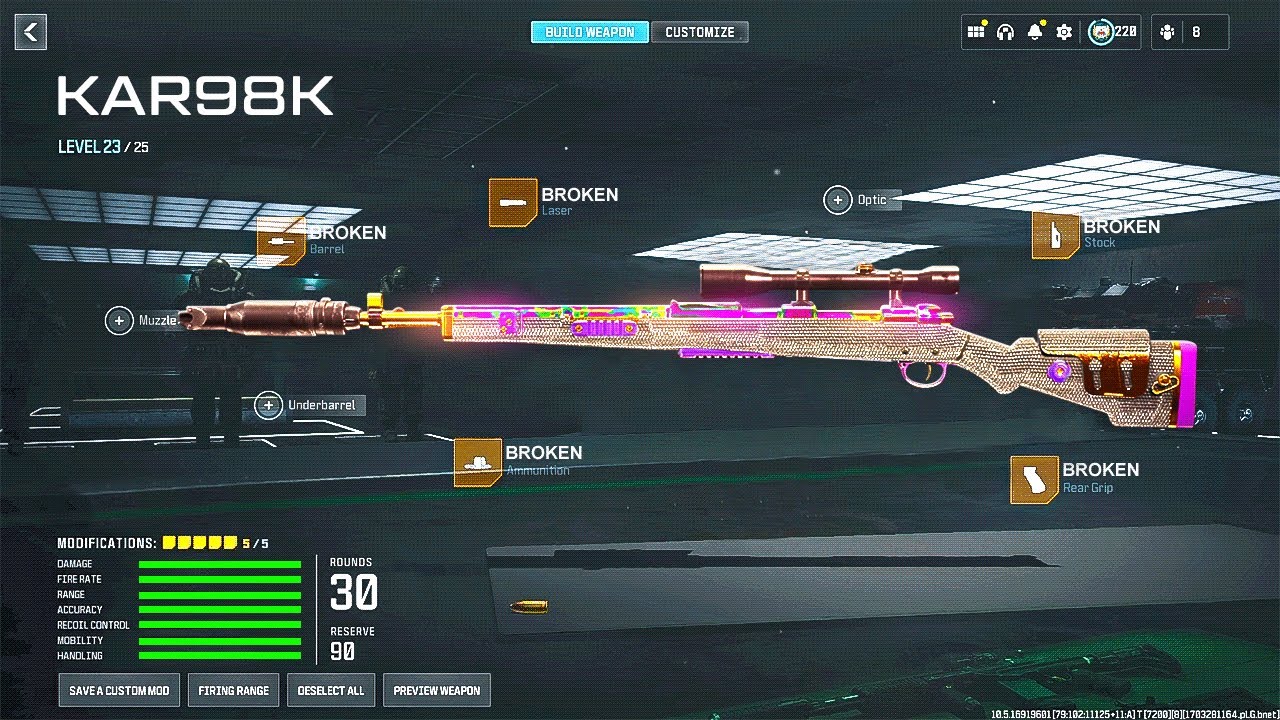Select the Rear Grip attachment slot
This screenshot has width=1280, height=720.
tap(1034, 479)
